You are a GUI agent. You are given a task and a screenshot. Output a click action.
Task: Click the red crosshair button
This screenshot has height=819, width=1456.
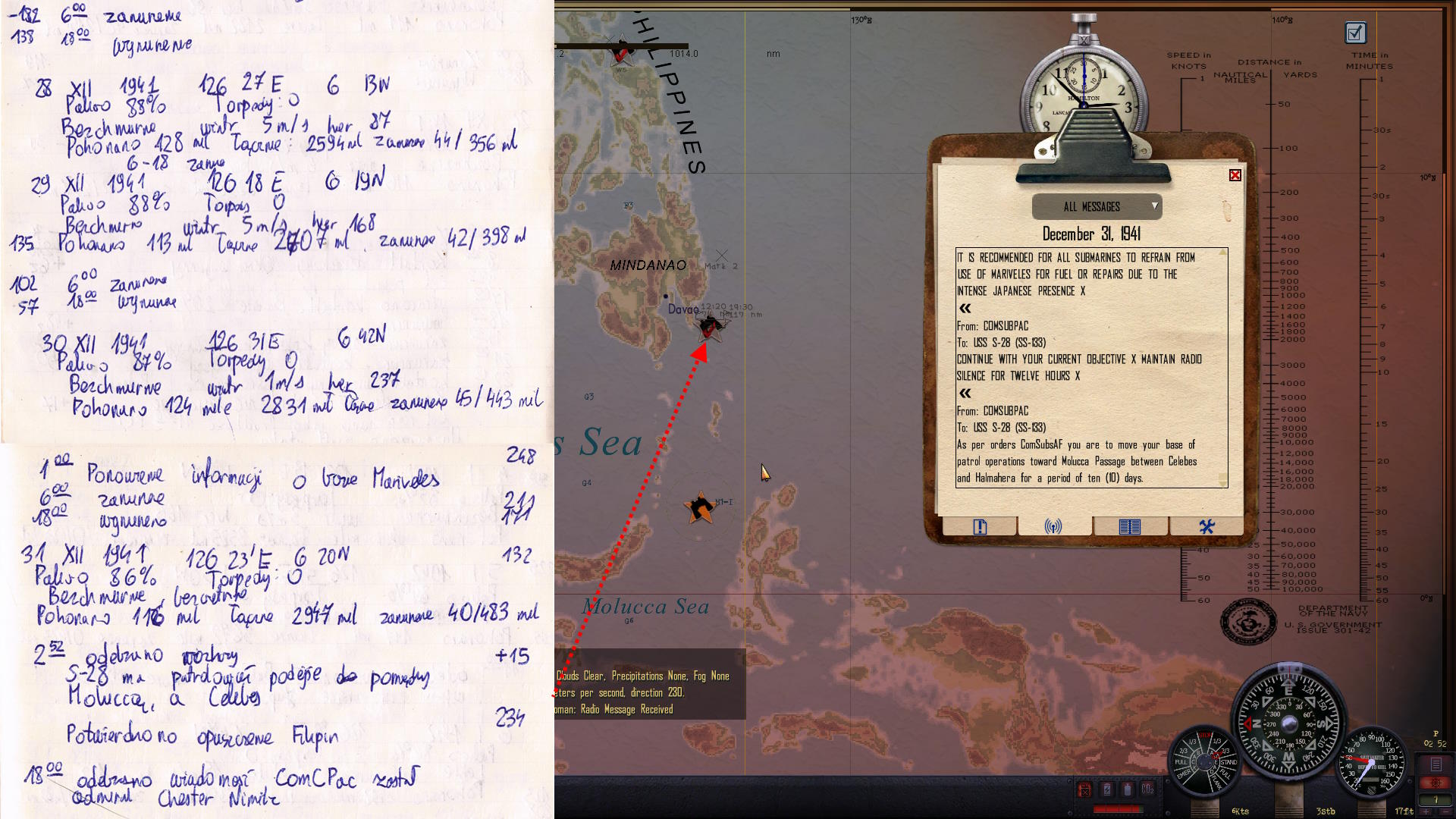pos(1436,783)
